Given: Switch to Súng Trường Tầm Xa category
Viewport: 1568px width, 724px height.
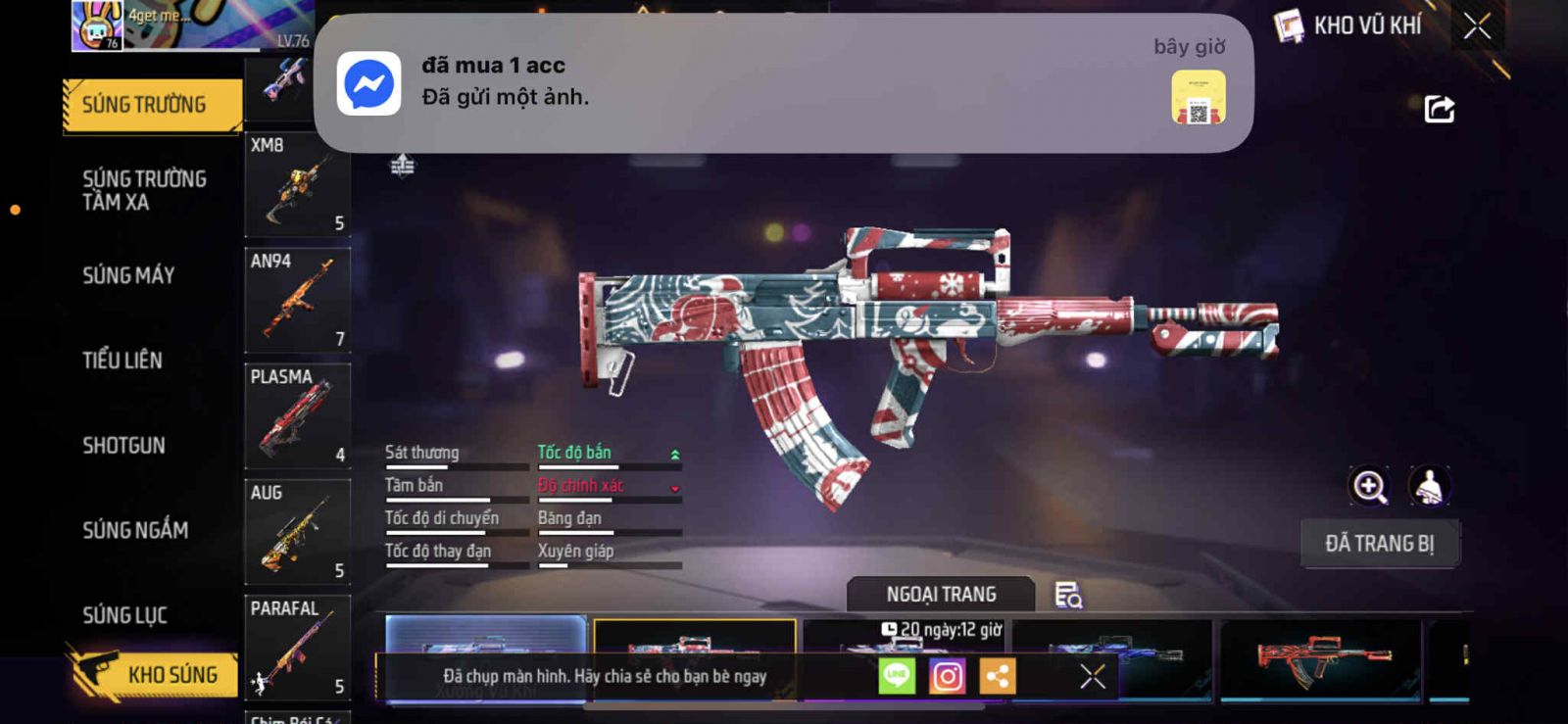Looking at the screenshot, I should (144, 190).
